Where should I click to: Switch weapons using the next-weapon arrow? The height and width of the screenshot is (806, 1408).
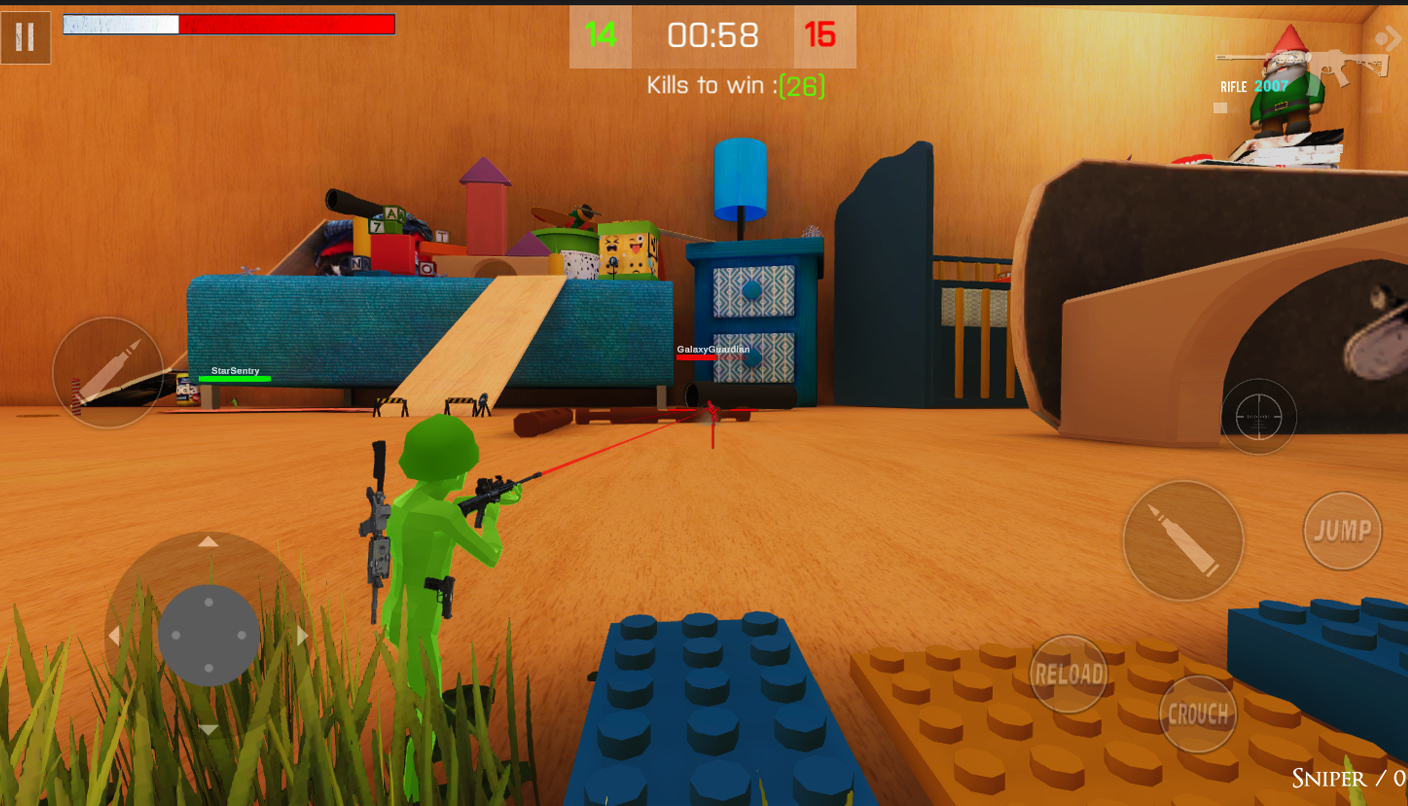[x=1390, y=37]
